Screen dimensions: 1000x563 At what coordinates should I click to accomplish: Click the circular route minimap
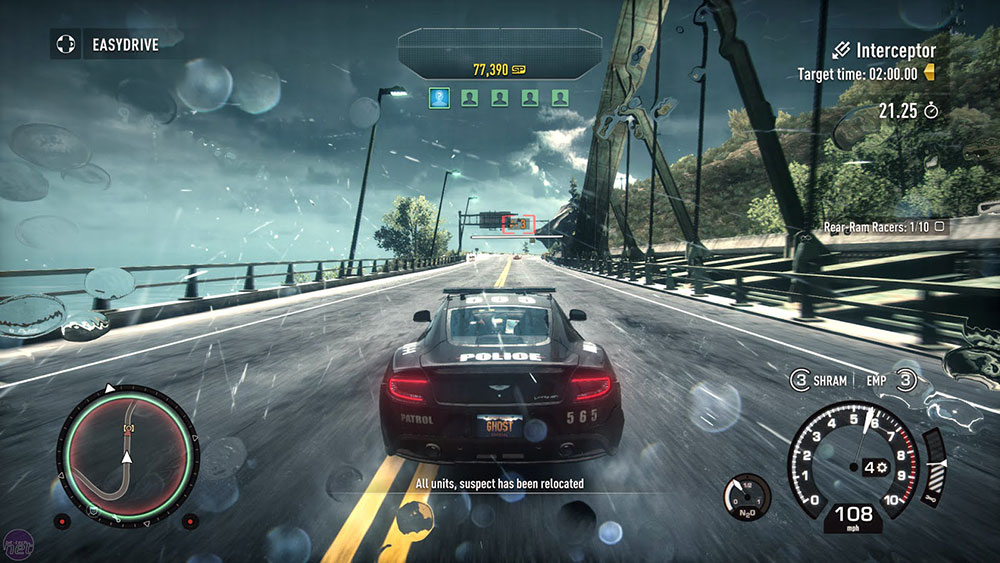[126, 452]
